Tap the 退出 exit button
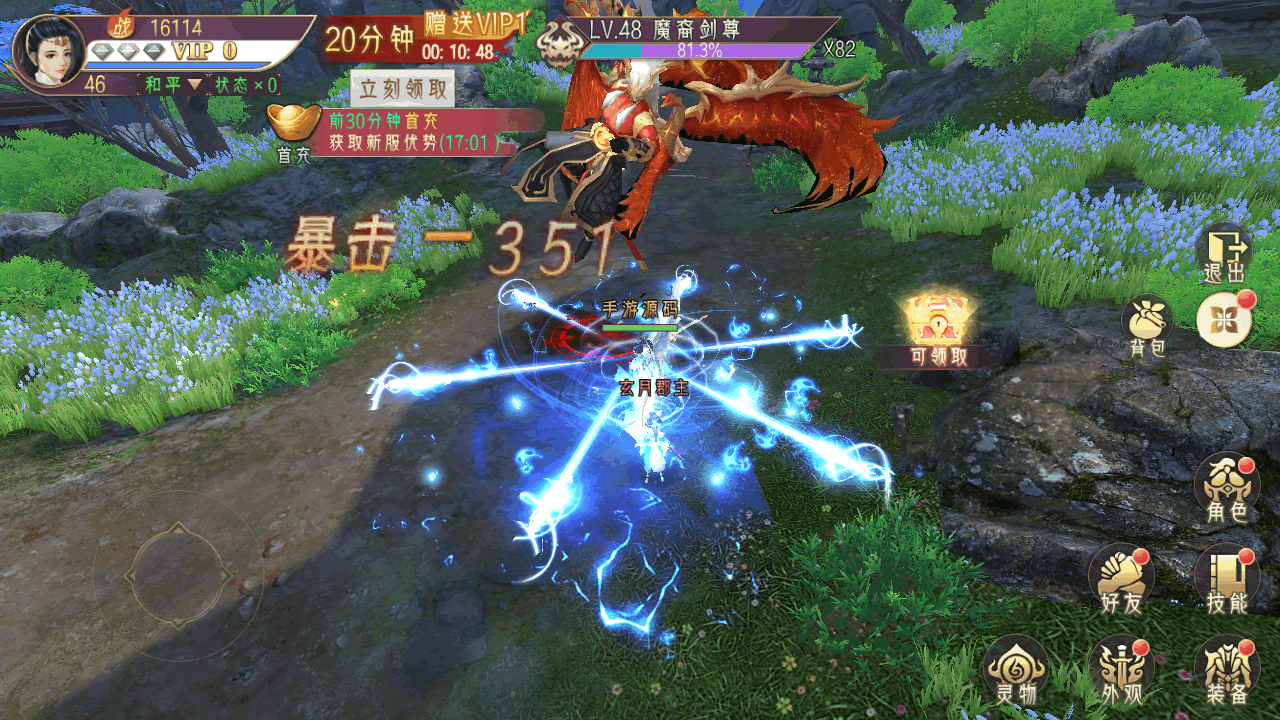The width and height of the screenshot is (1280, 720). 1225,254
